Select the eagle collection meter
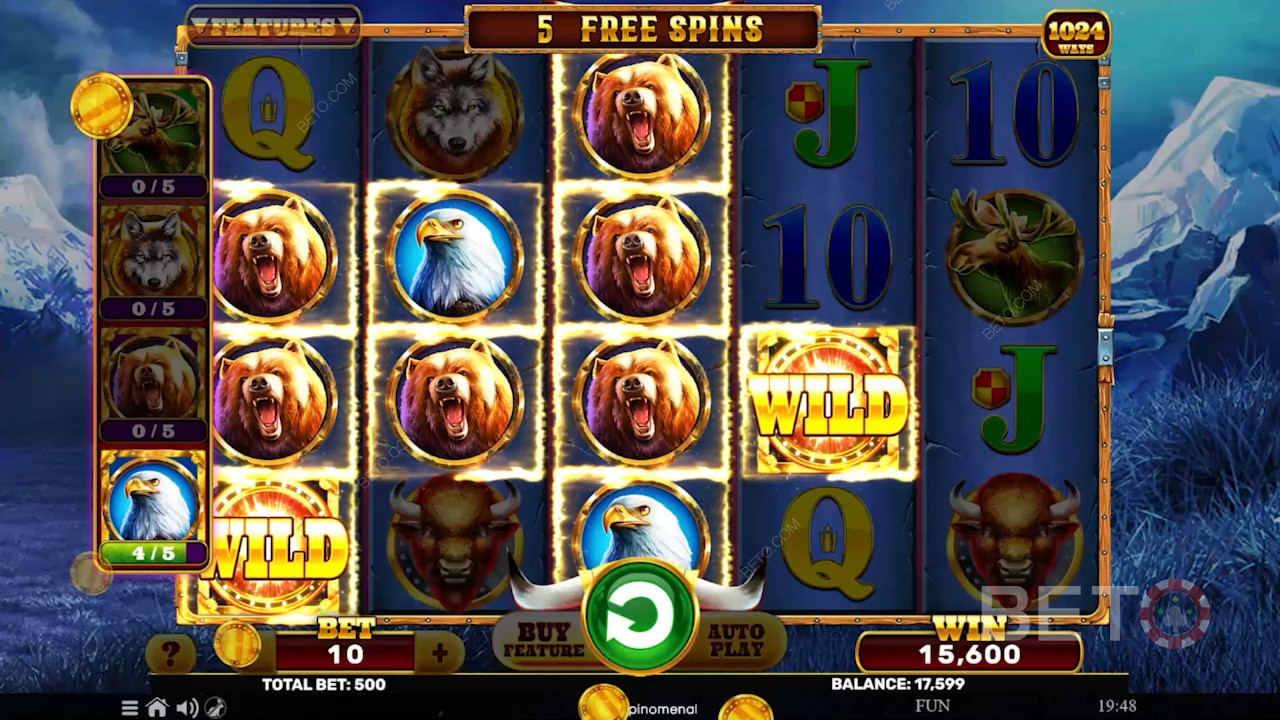Screen dimensions: 1280x720 153,509
